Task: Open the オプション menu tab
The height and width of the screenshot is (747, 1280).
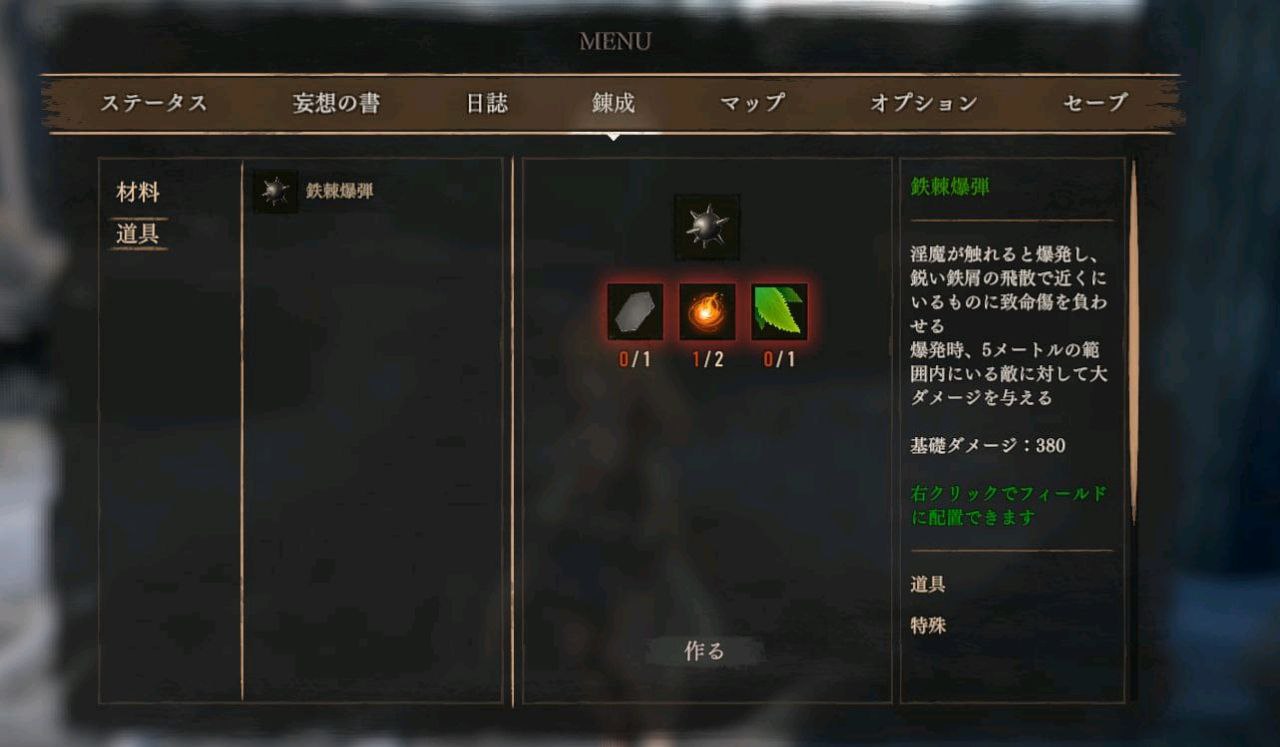Action: coord(919,103)
